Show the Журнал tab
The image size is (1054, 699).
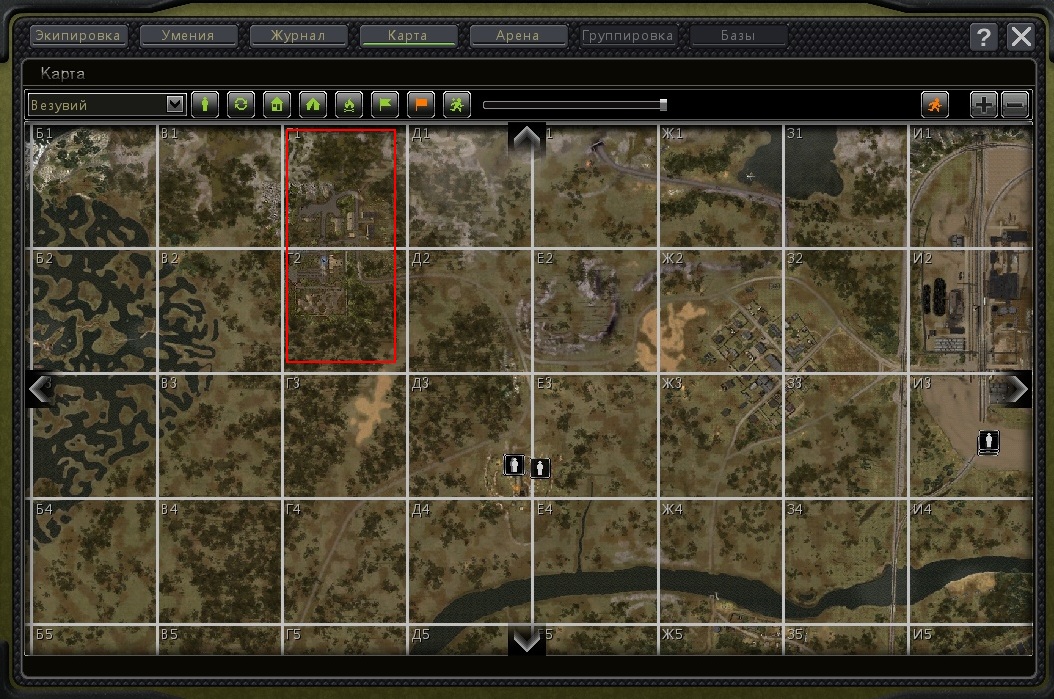click(x=298, y=36)
